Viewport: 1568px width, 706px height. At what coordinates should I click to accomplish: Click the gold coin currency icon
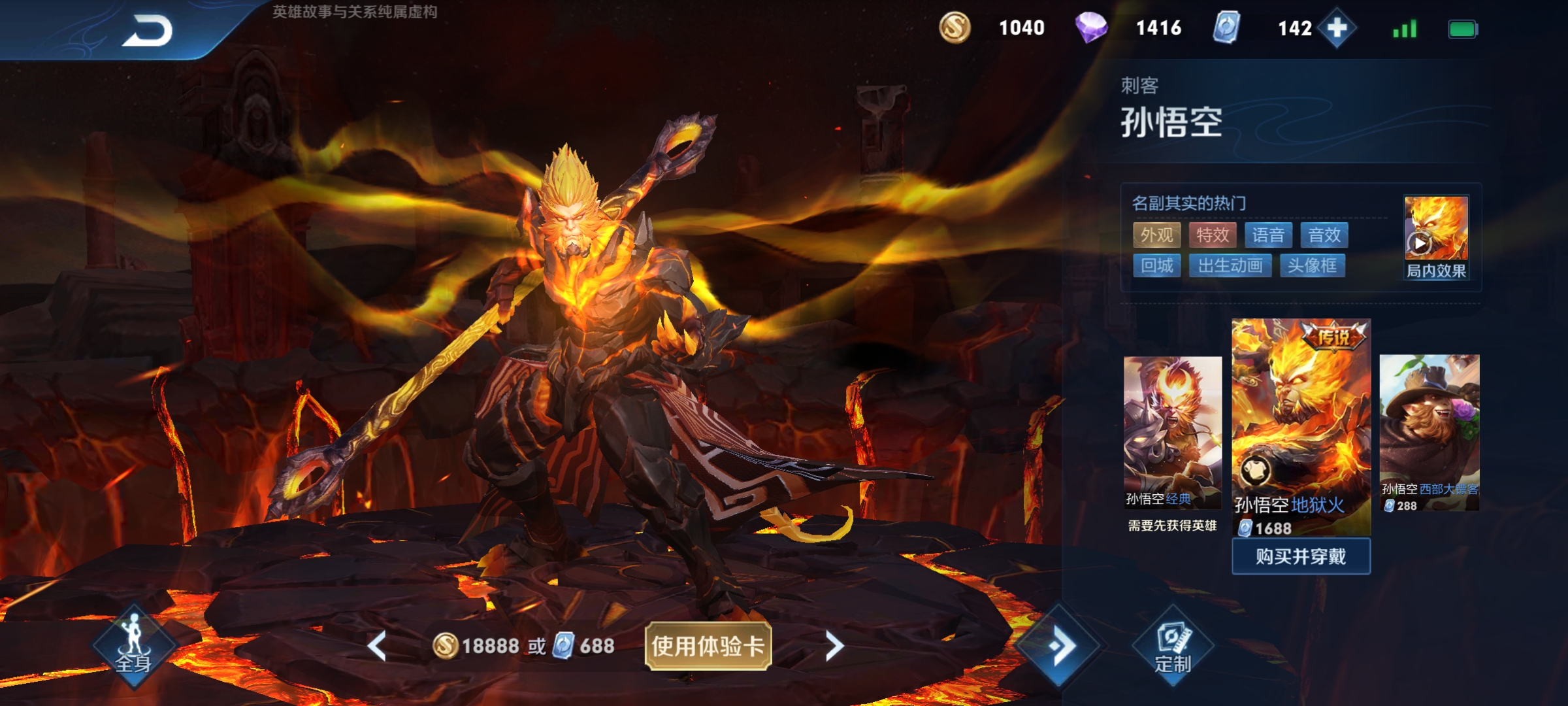point(955,28)
